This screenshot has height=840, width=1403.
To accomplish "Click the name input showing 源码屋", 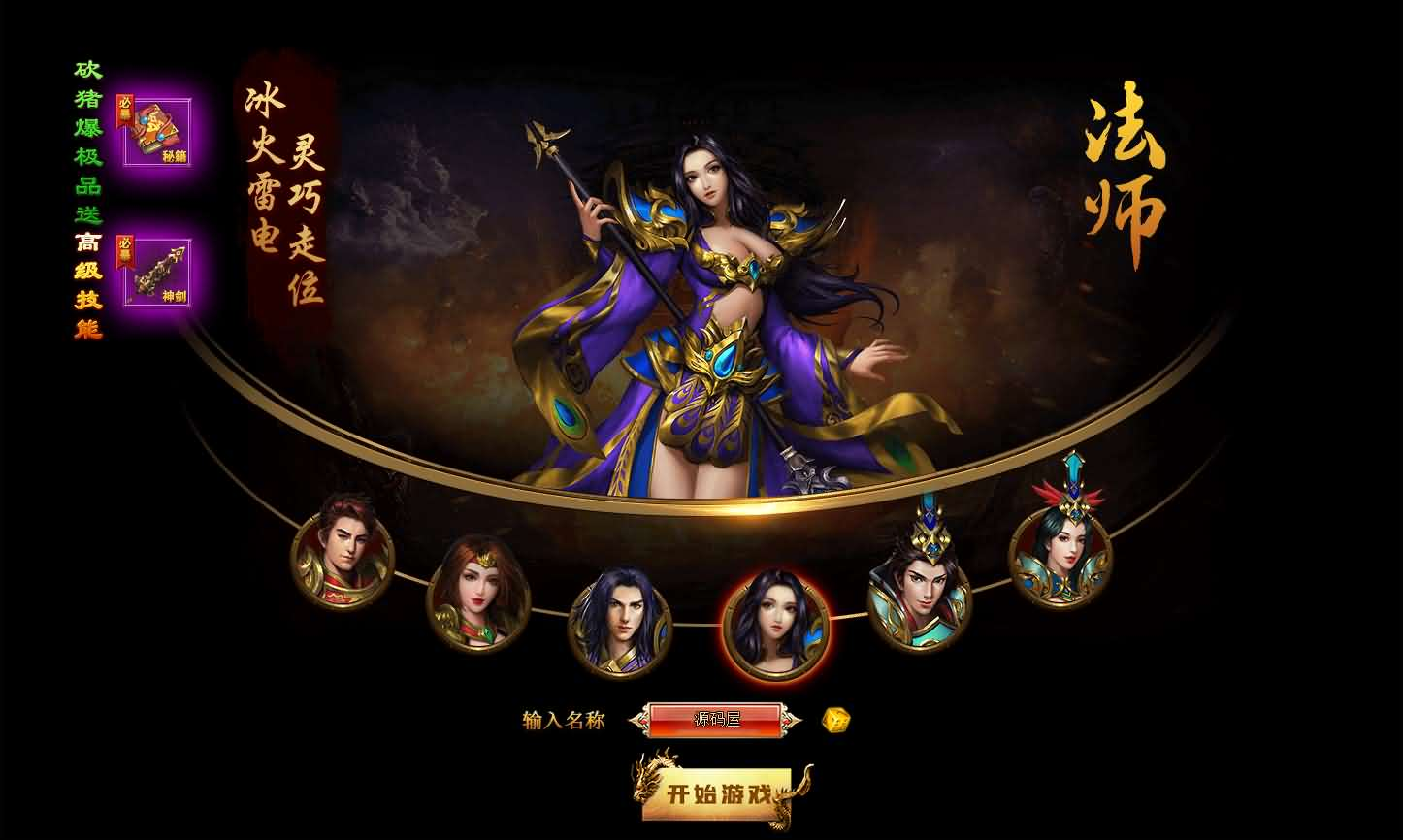I will tap(717, 722).
